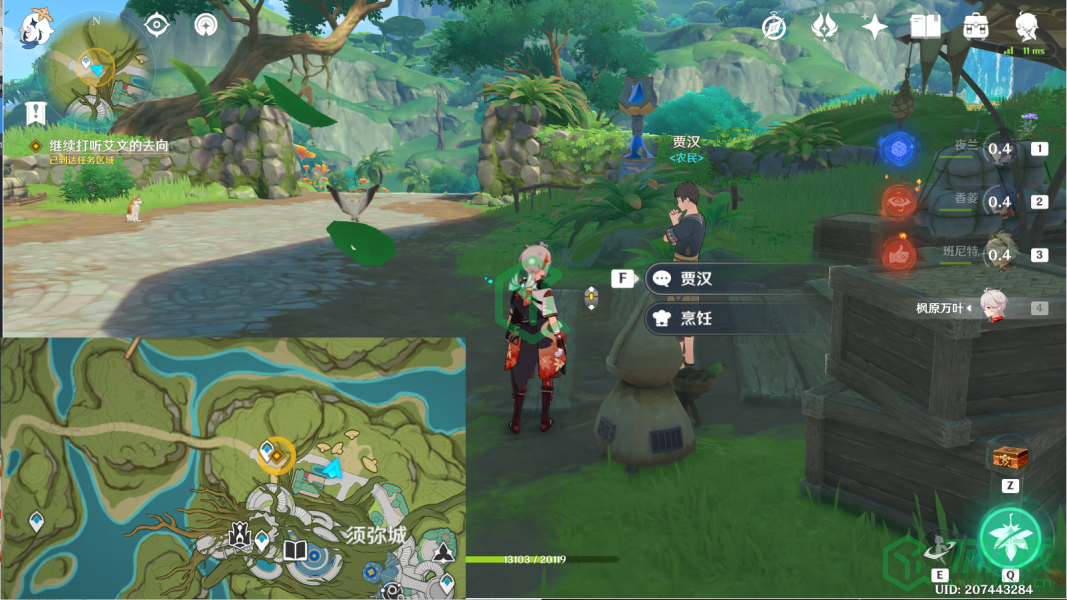Open the backpack inventory

[976, 27]
